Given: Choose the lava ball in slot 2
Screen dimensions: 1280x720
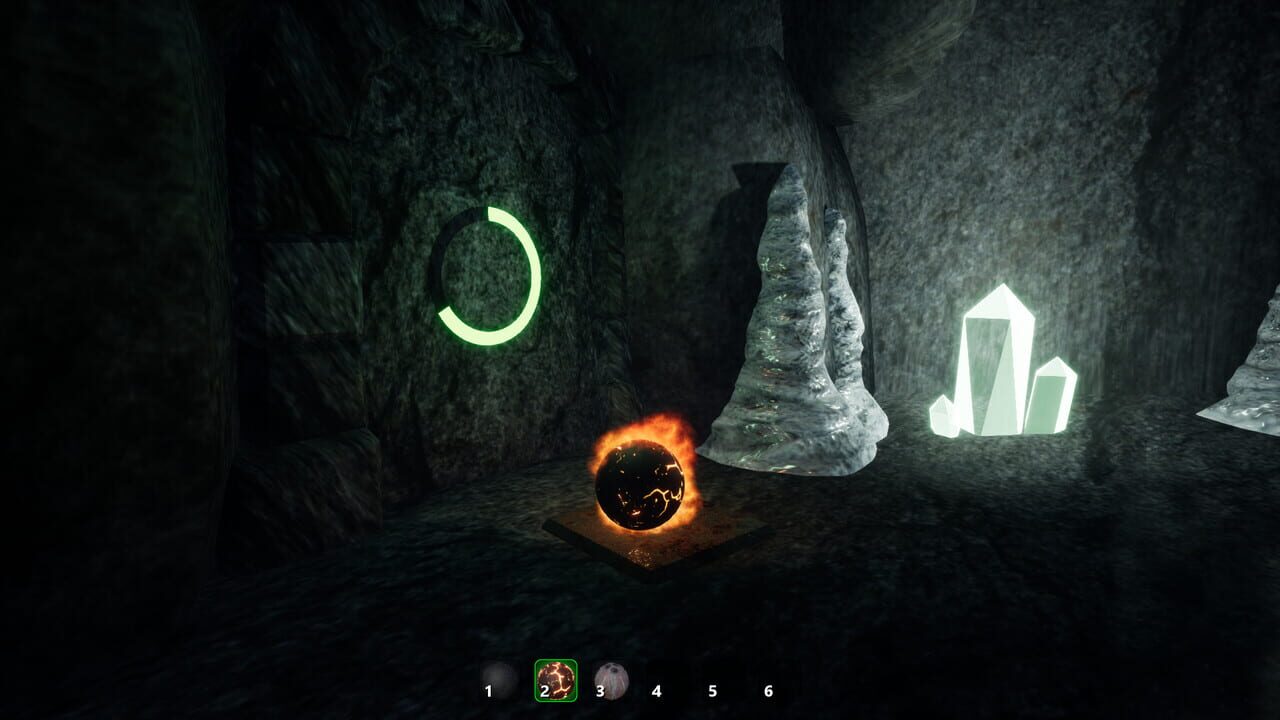Looking at the screenshot, I should click(556, 681).
